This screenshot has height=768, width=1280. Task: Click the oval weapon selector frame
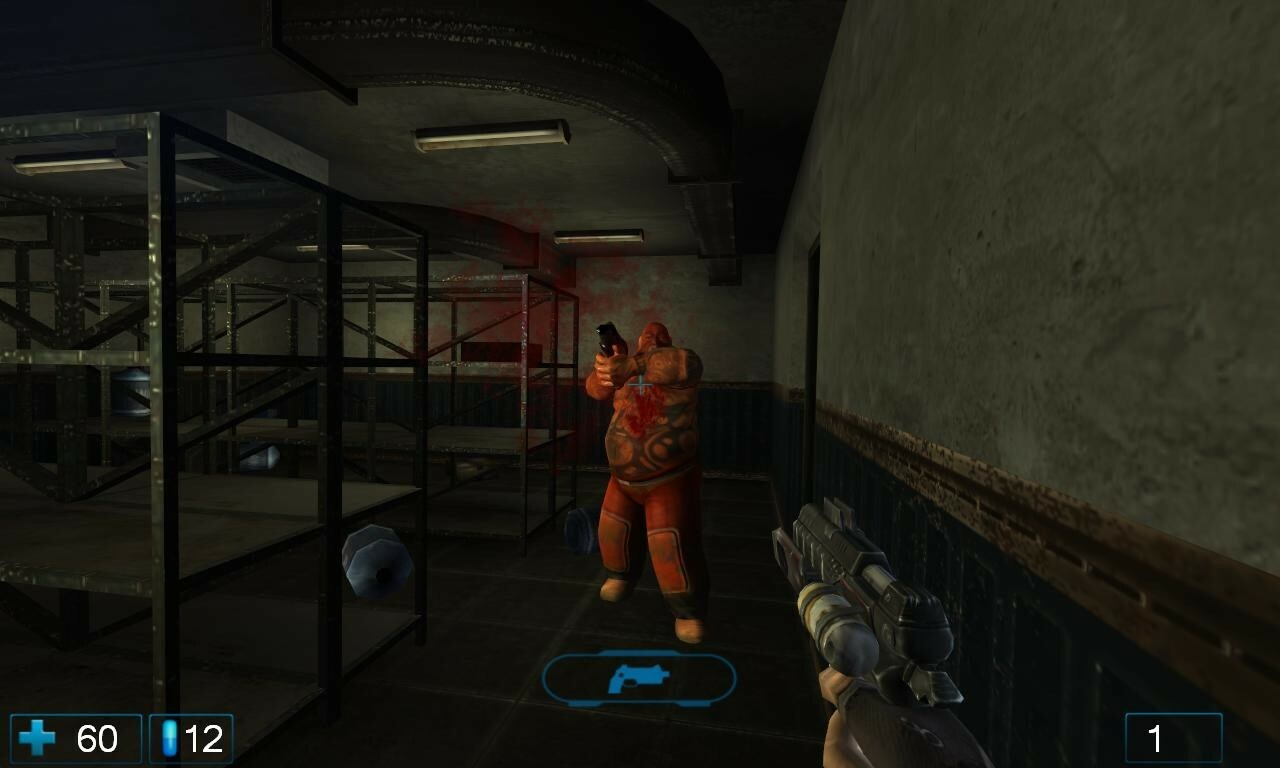(639, 677)
